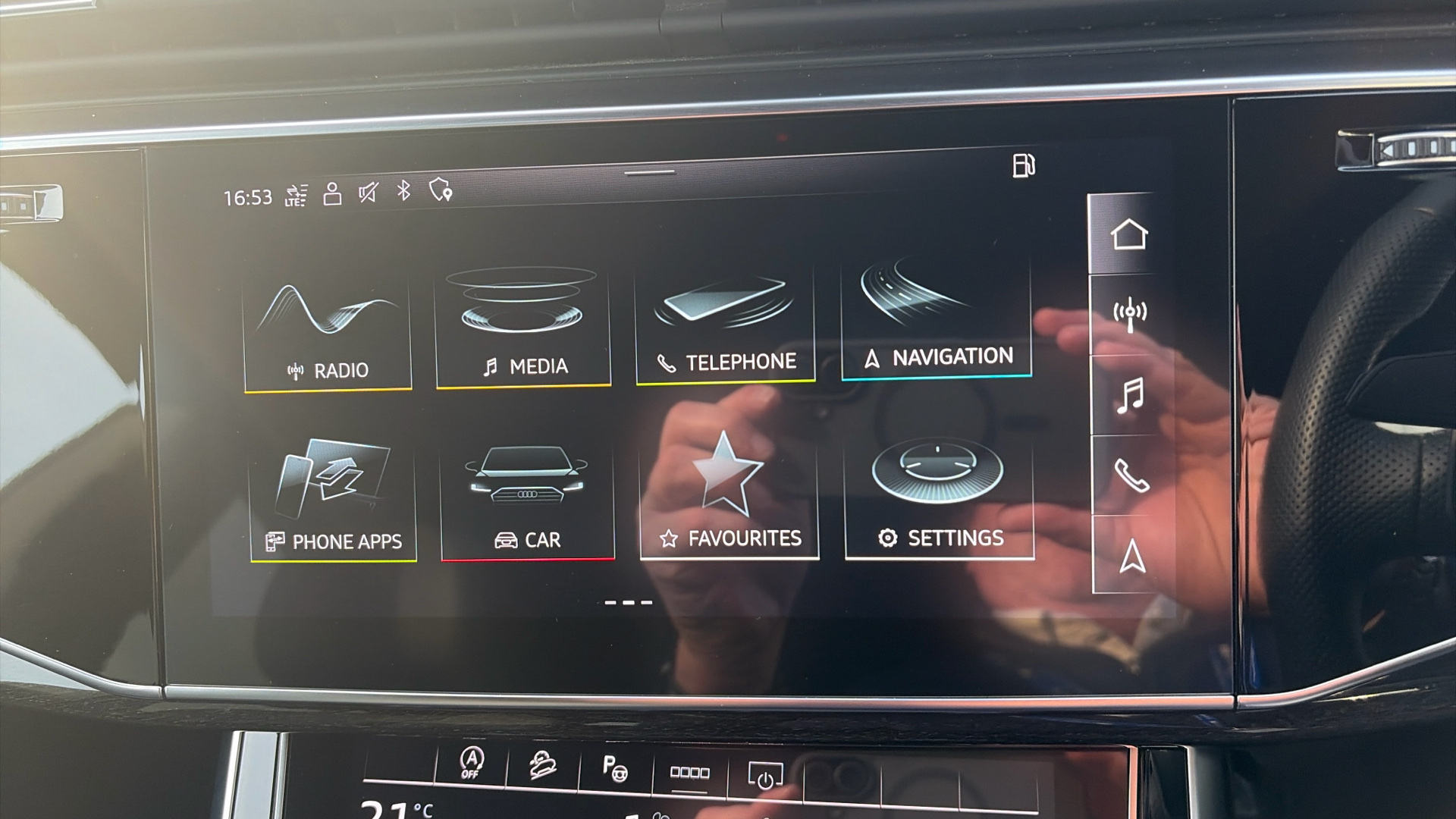Tap the home icon in the sidebar
The width and height of the screenshot is (1456, 819).
(x=1128, y=234)
